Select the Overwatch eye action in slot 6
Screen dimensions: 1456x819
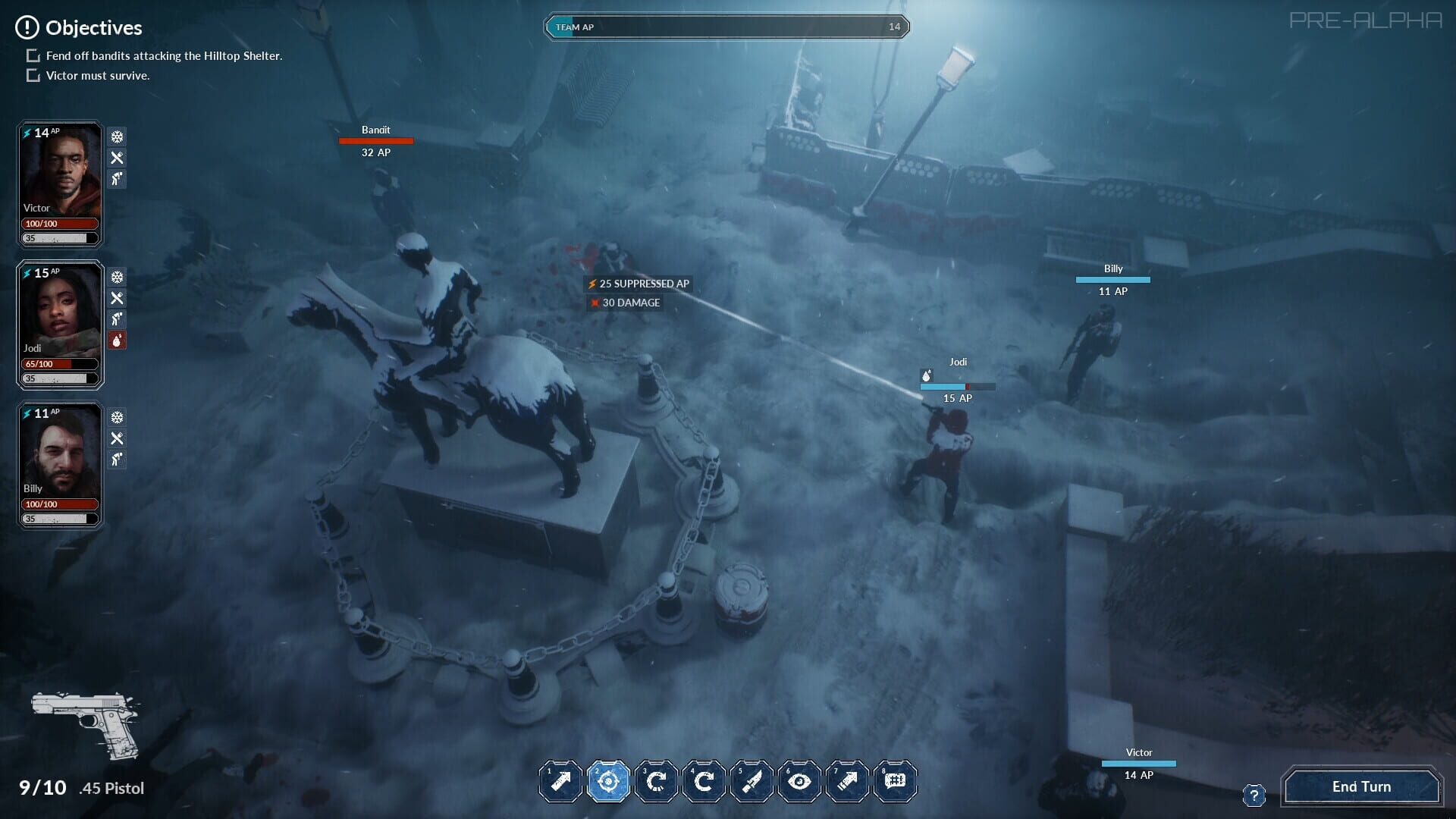tap(799, 781)
